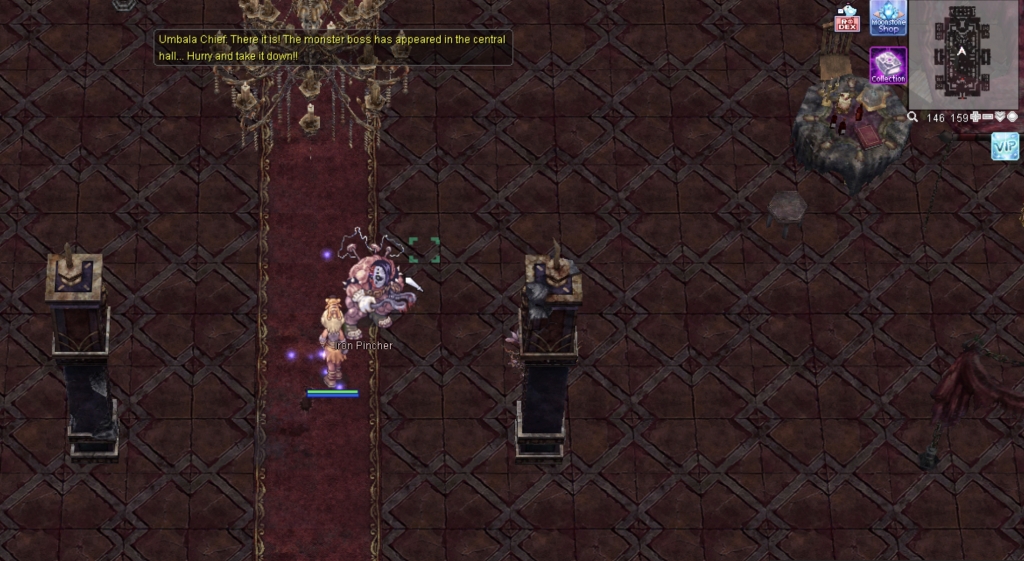Zoom out the minimap with minus button
The height and width of the screenshot is (561, 1024).
[x=987, y=118]
